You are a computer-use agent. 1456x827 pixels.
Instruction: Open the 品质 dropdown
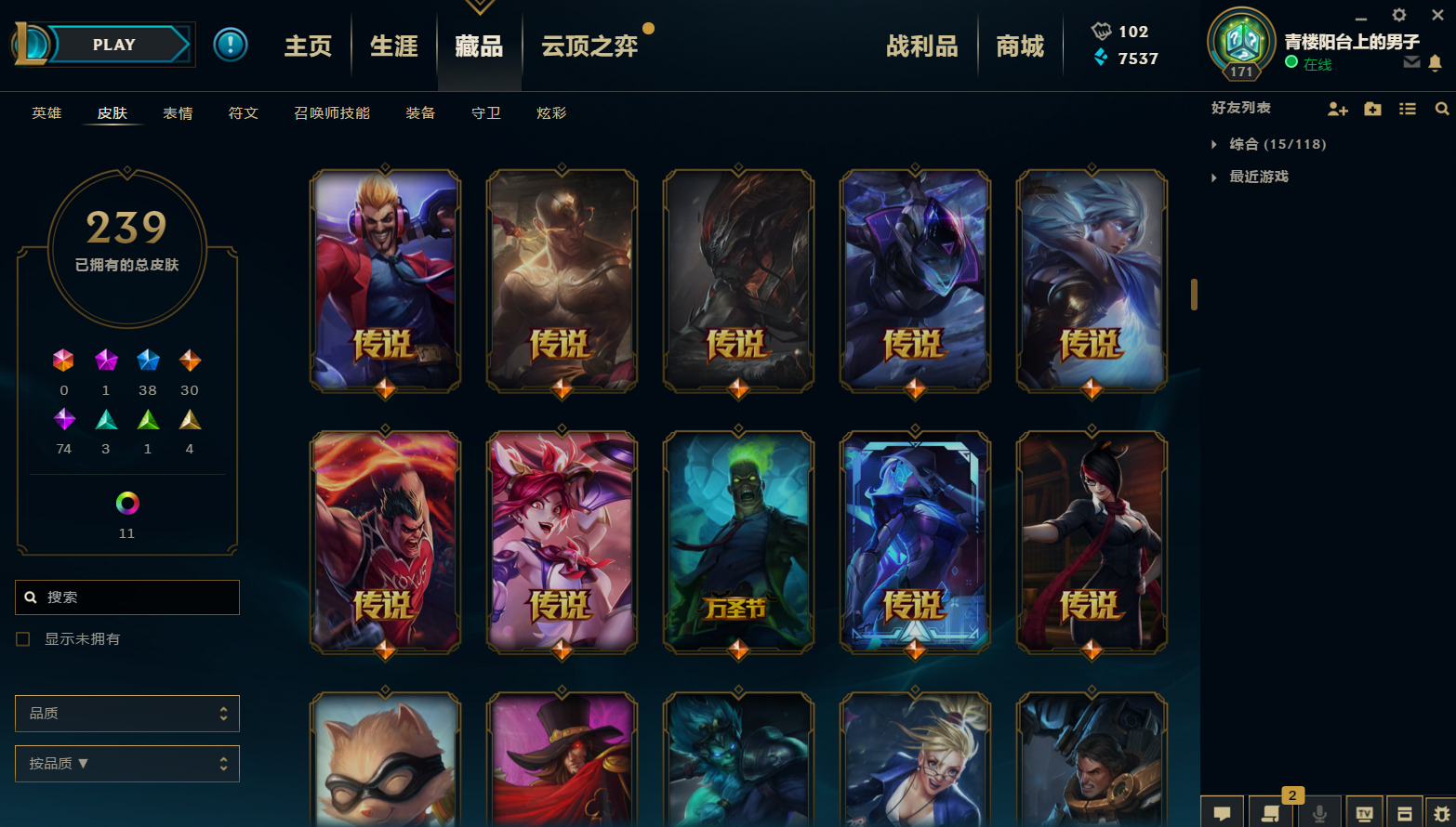(126, 713)
